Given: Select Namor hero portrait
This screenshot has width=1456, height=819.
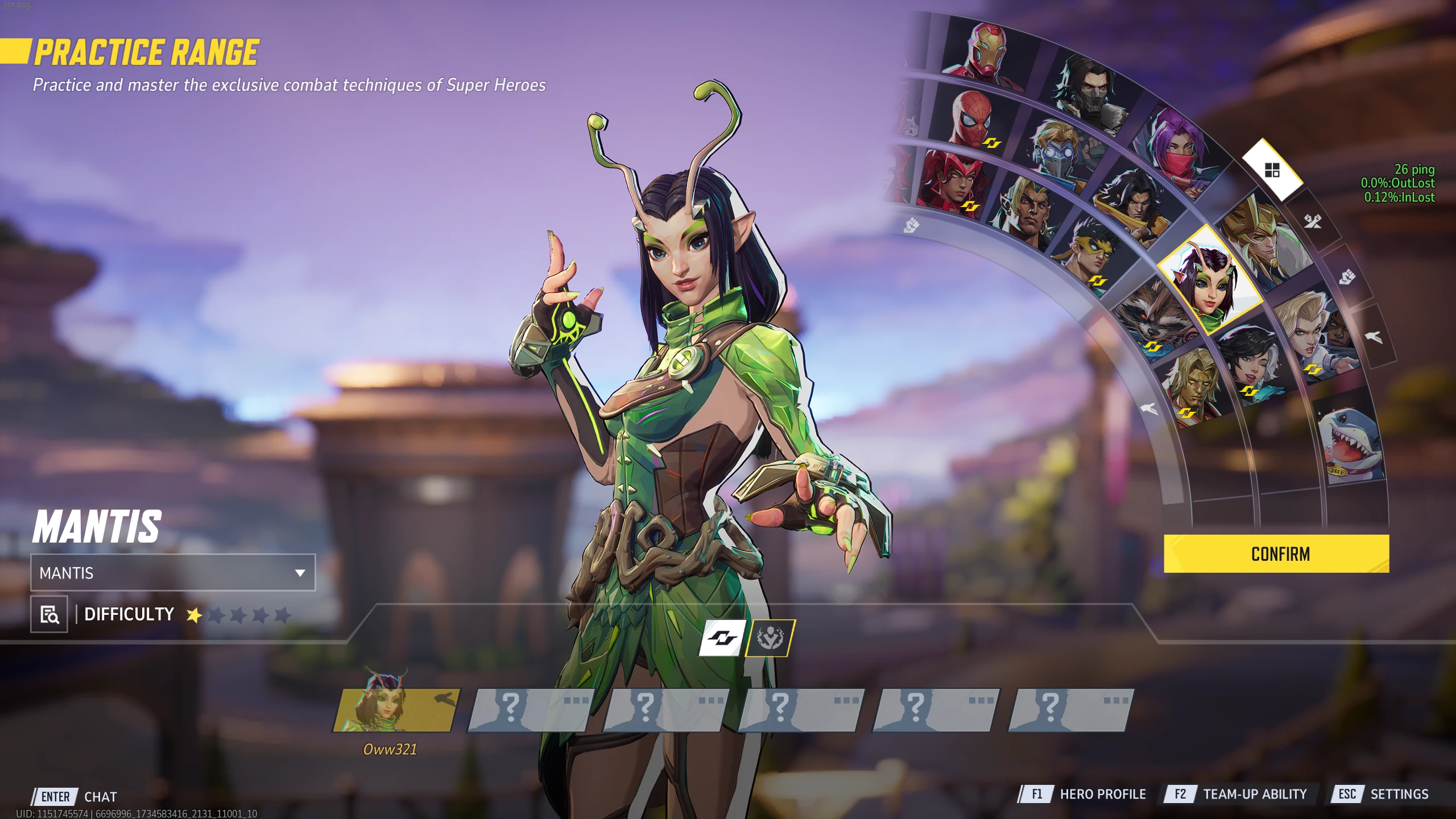Looking at the screenshot, I should point(1027,213).
